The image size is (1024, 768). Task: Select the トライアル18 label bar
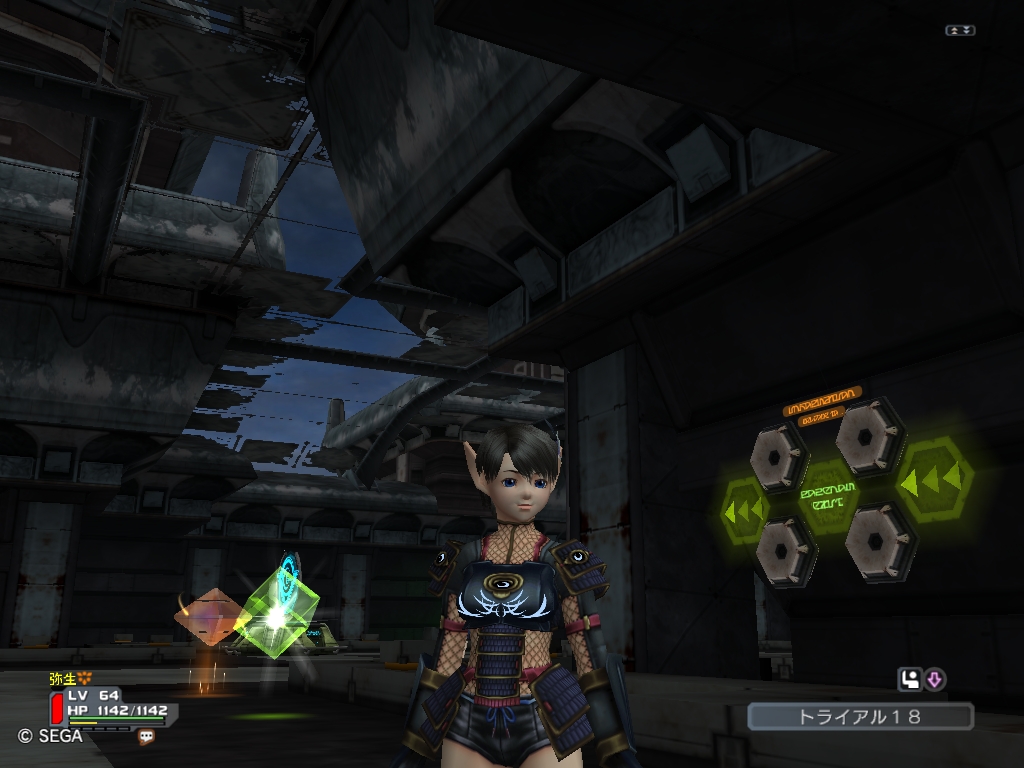click(x=860, y=716)
